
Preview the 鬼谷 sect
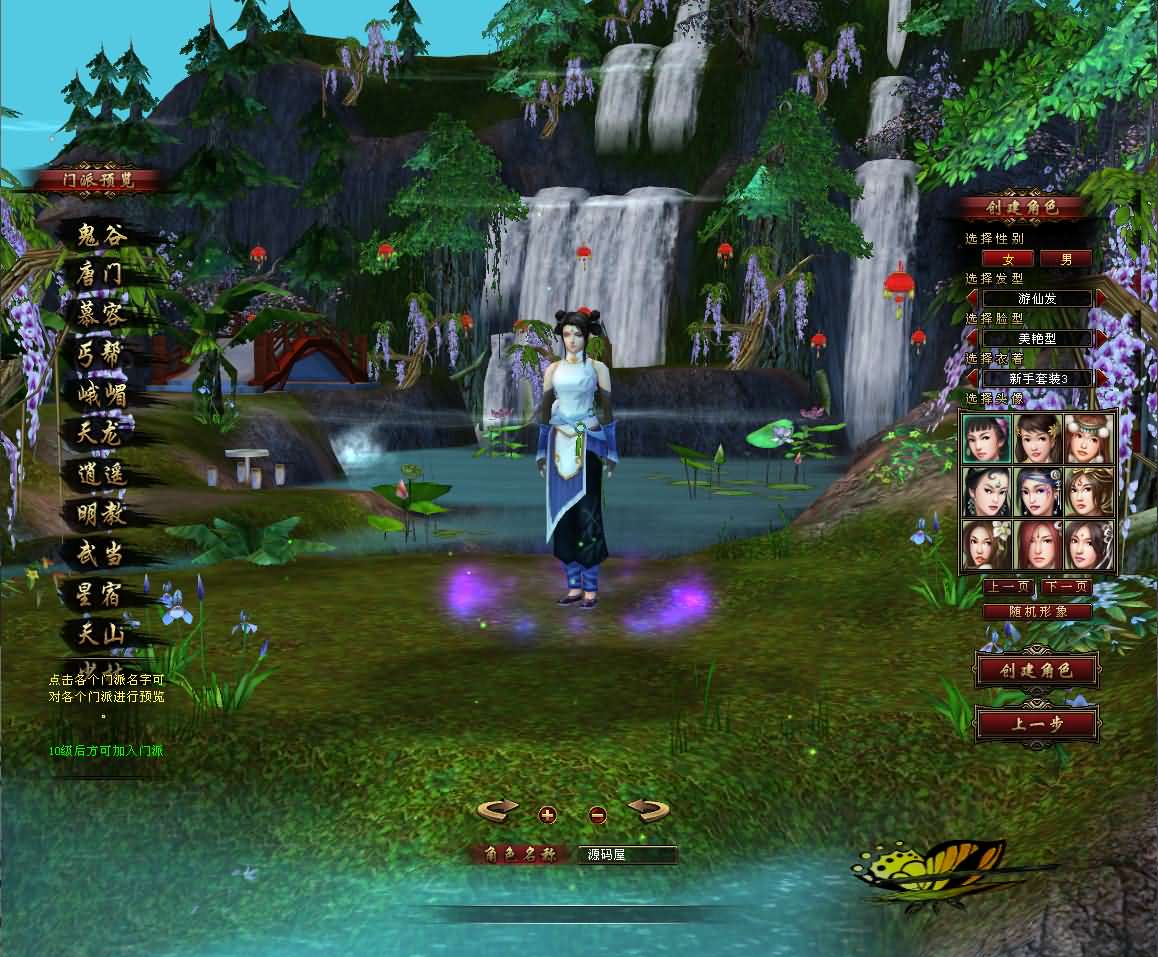tap(103, 236)
